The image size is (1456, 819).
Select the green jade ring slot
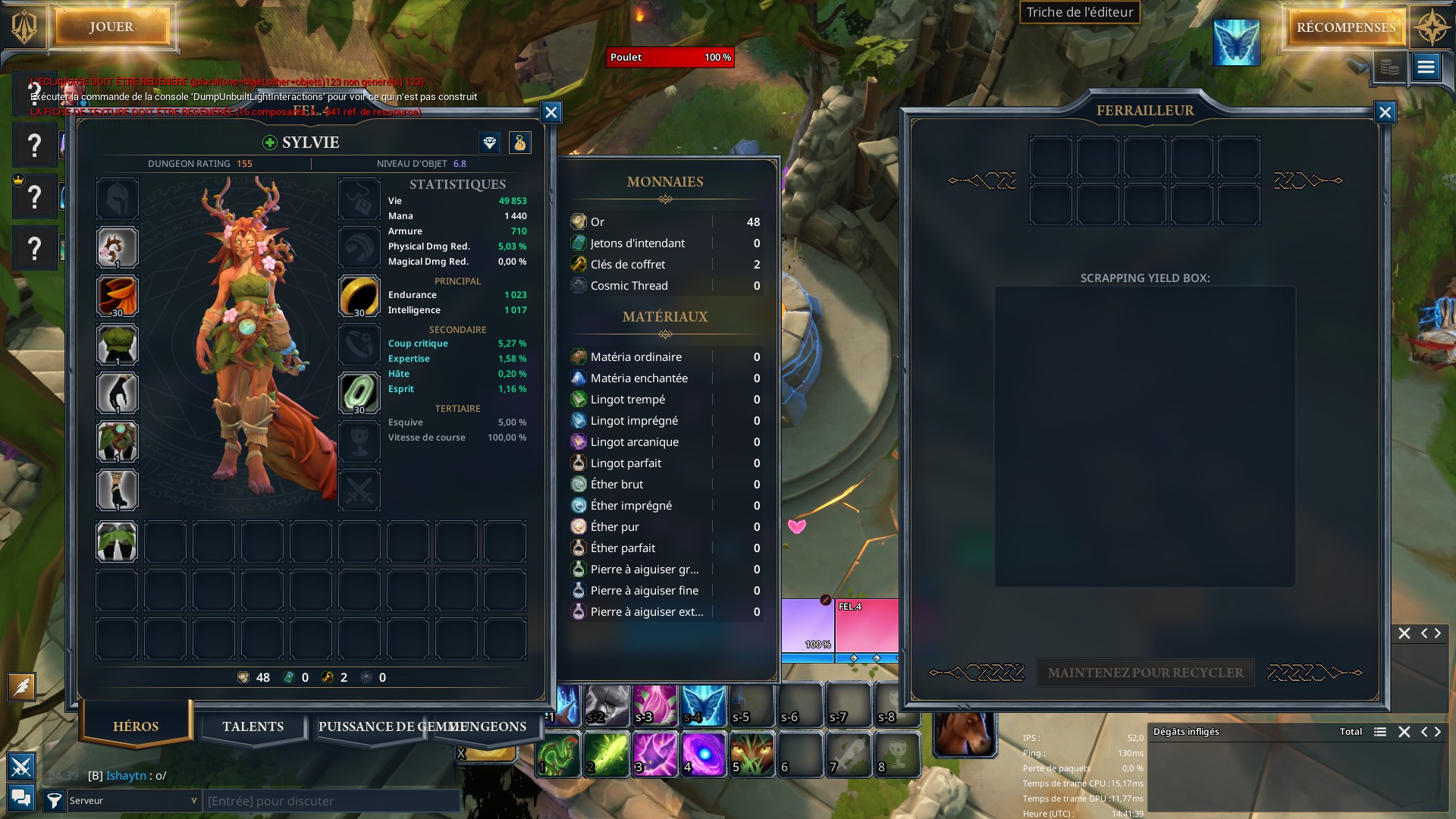359,393
